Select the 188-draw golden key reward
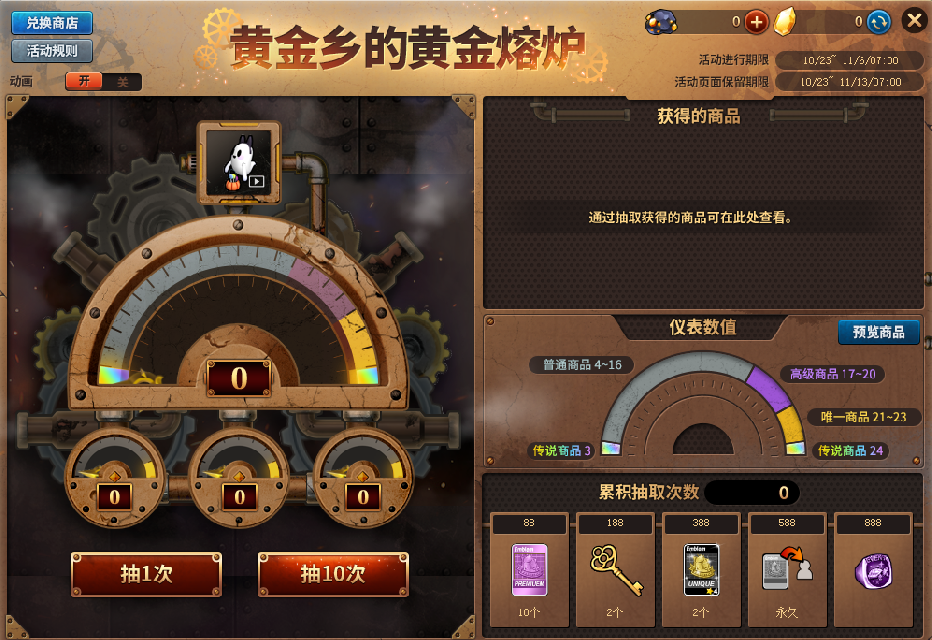932x640 pixels. tap(615, 570)
